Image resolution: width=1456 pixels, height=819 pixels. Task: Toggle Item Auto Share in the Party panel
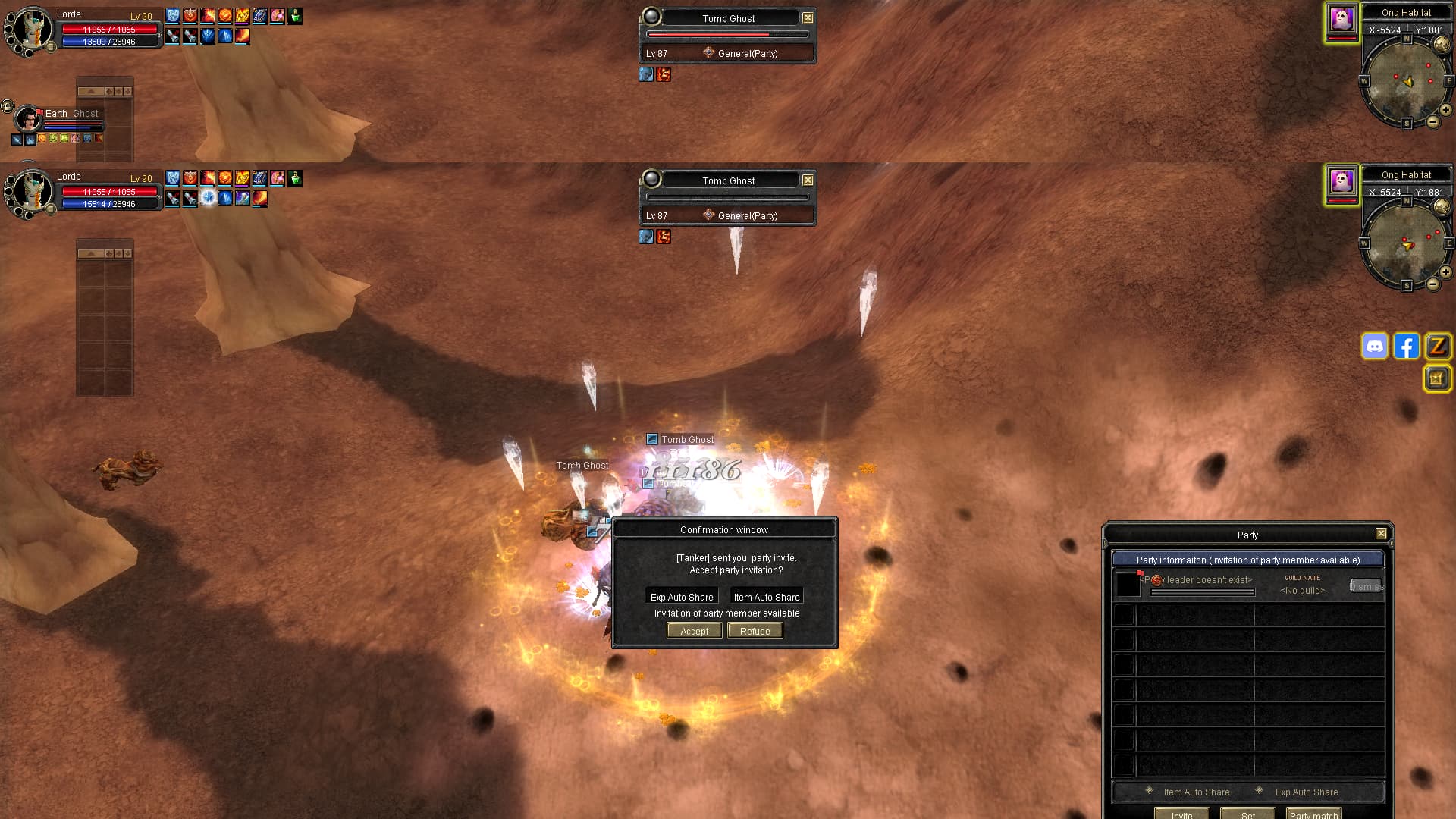pos(1150,791)
